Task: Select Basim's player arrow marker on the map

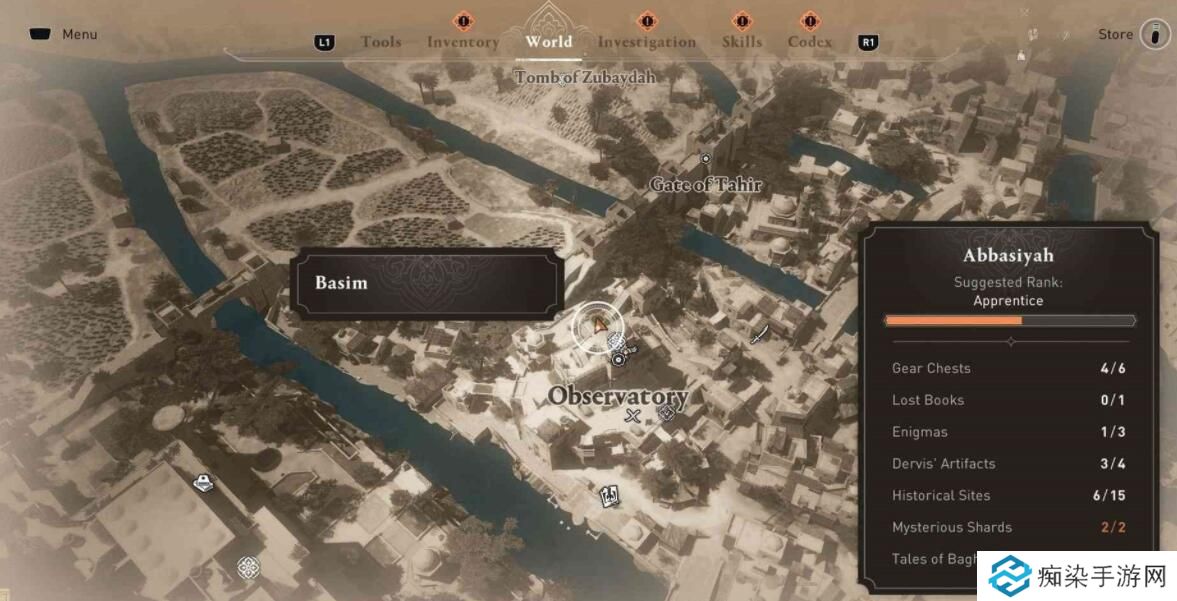Action: click(x=598, y=325)
